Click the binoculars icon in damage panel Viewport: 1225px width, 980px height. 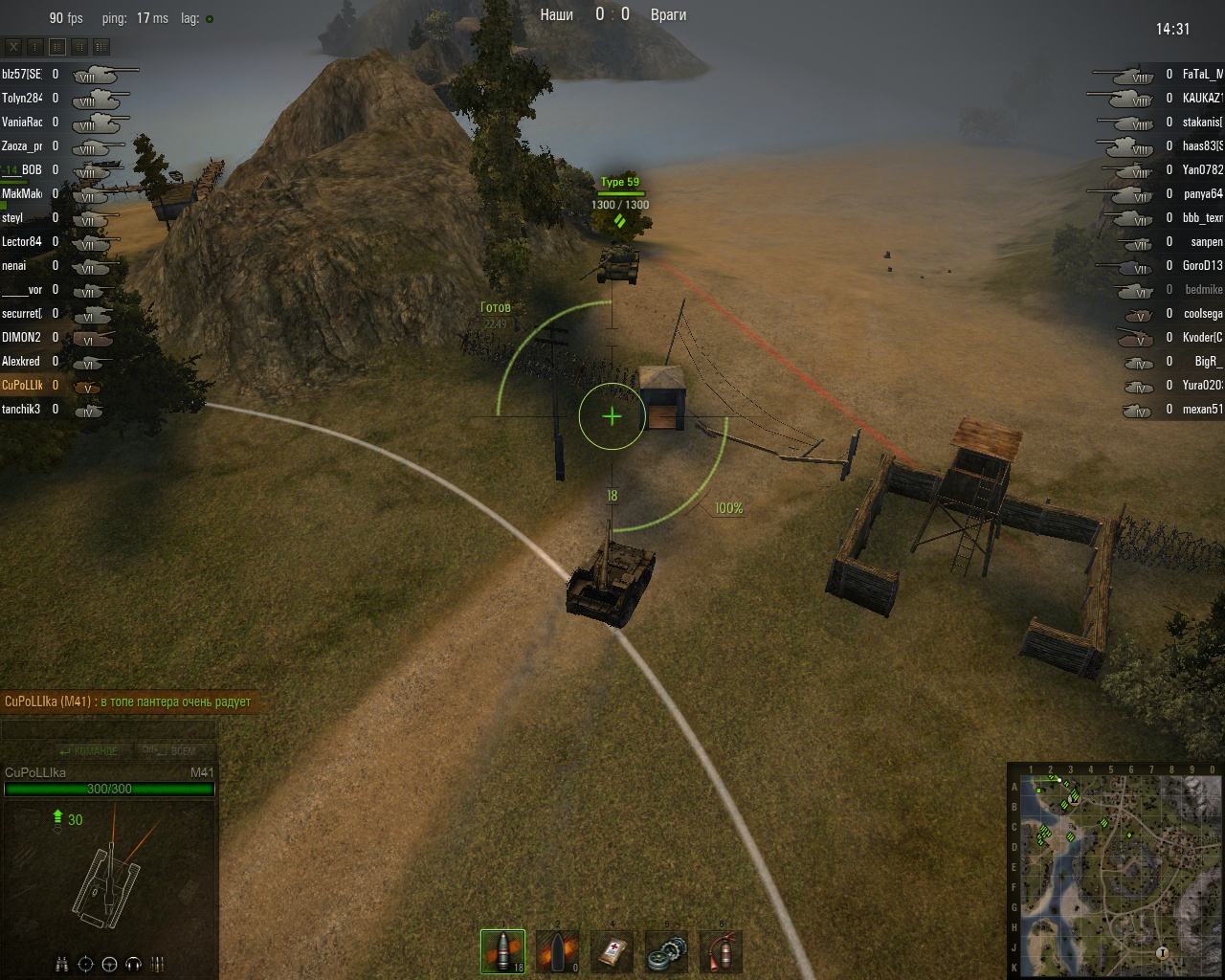(x=61, y=964)
